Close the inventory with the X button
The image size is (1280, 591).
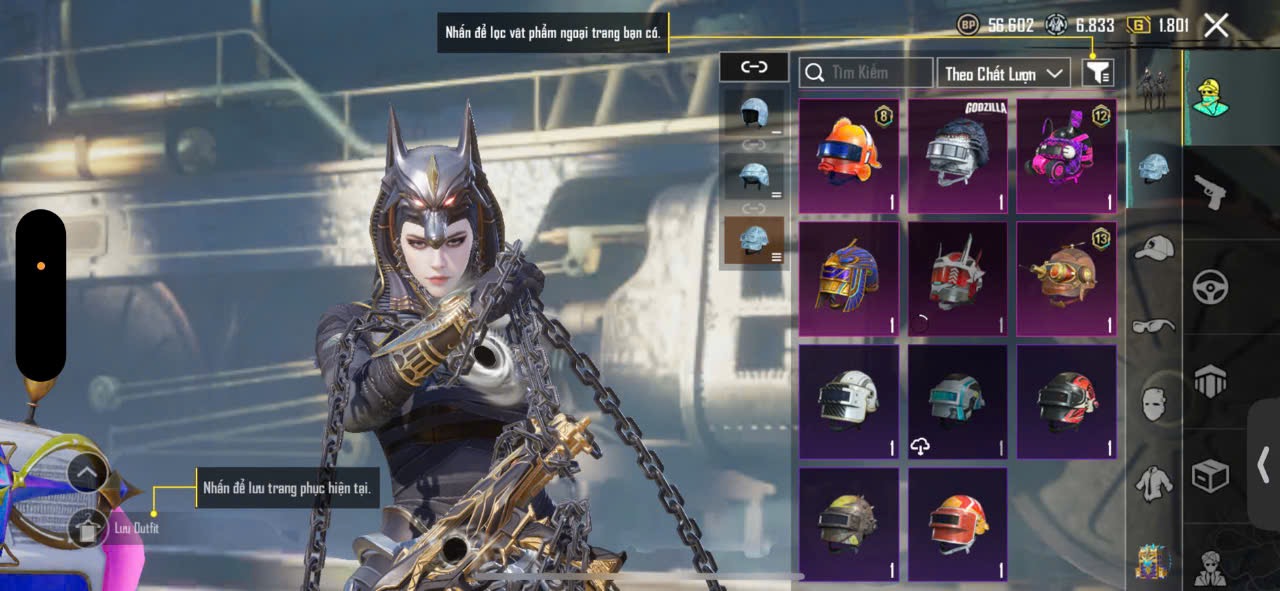point(1216,26)
